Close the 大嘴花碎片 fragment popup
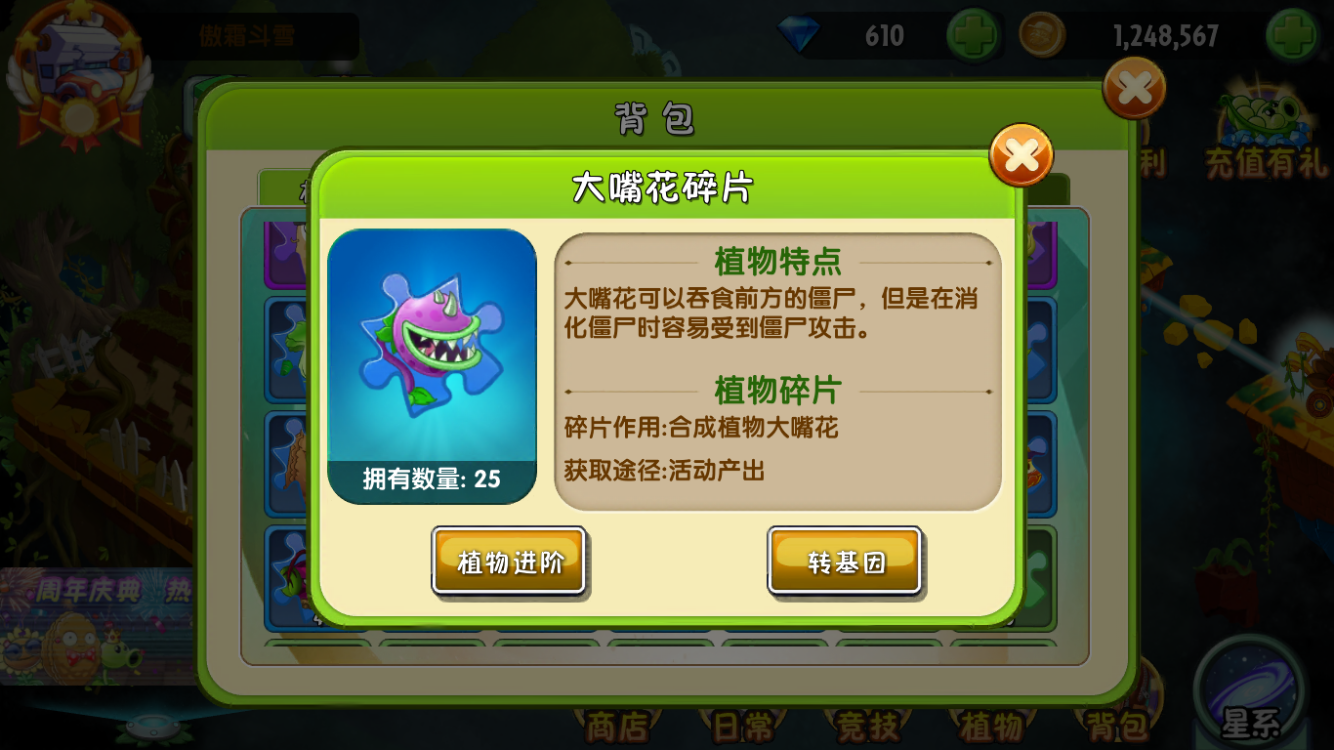Image resolution: width=1334 pixels, height=750 pixels. point(1021,156)
